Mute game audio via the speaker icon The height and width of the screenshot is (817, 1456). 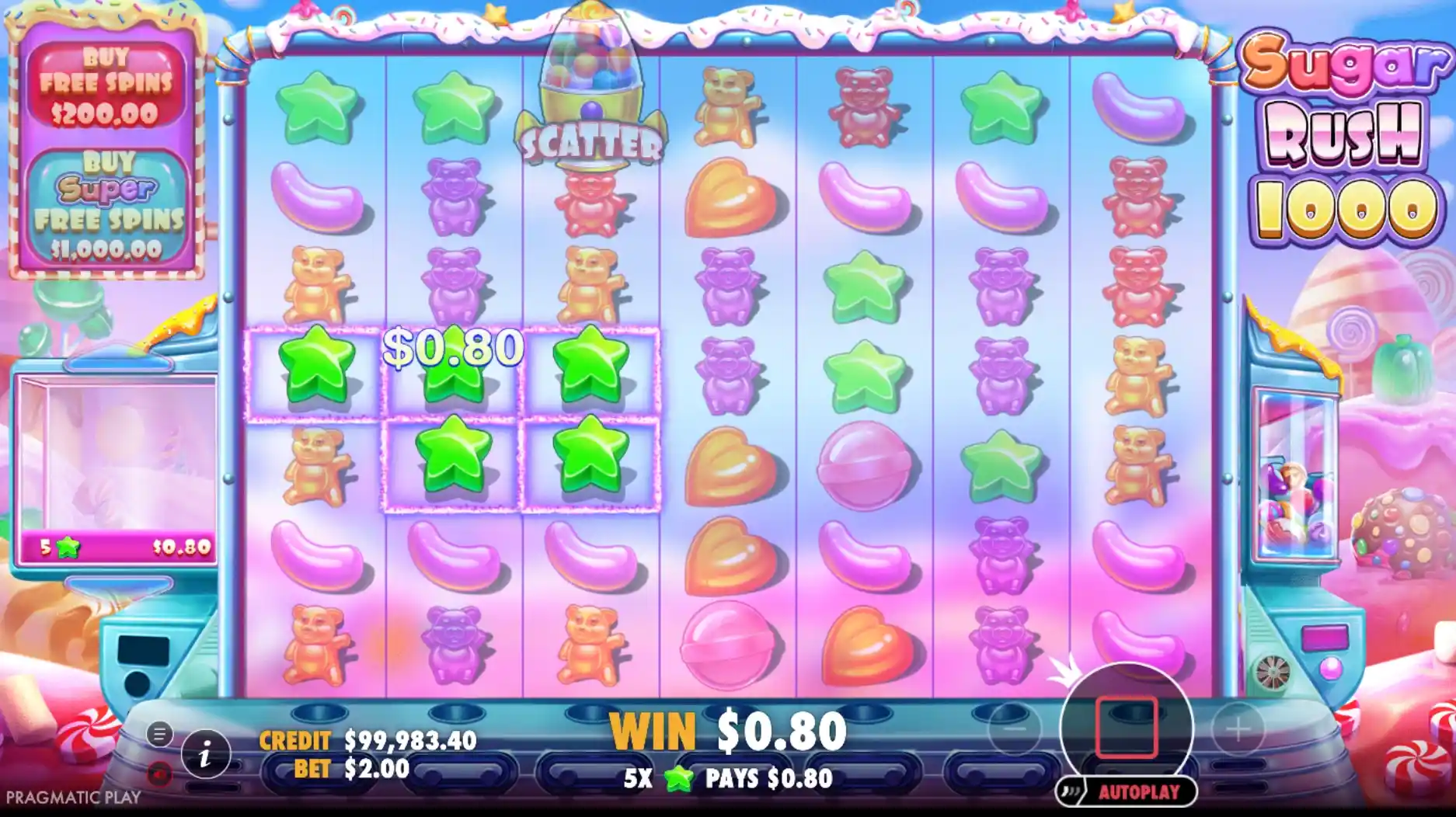point(158,774)
